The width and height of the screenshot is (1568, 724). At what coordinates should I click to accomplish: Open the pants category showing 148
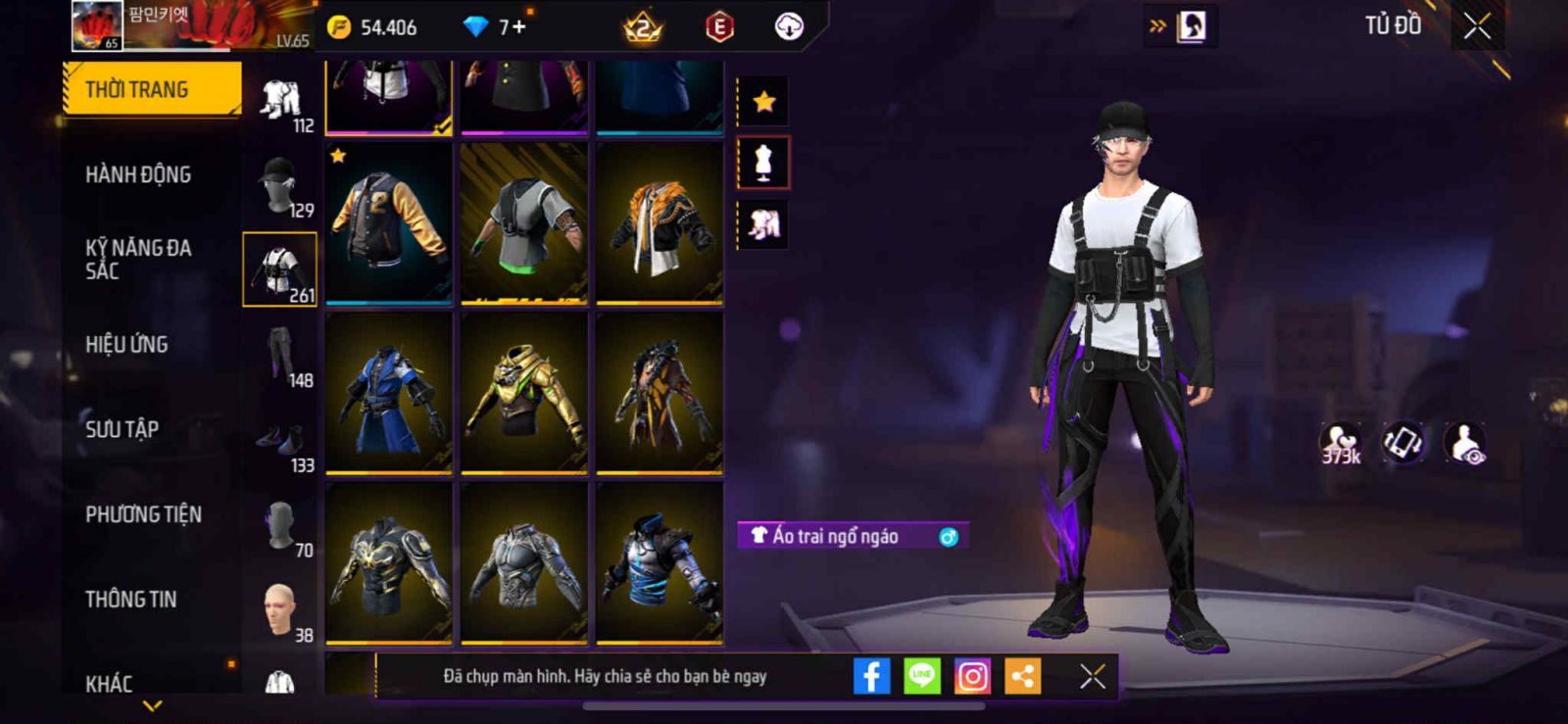(280, 357)
